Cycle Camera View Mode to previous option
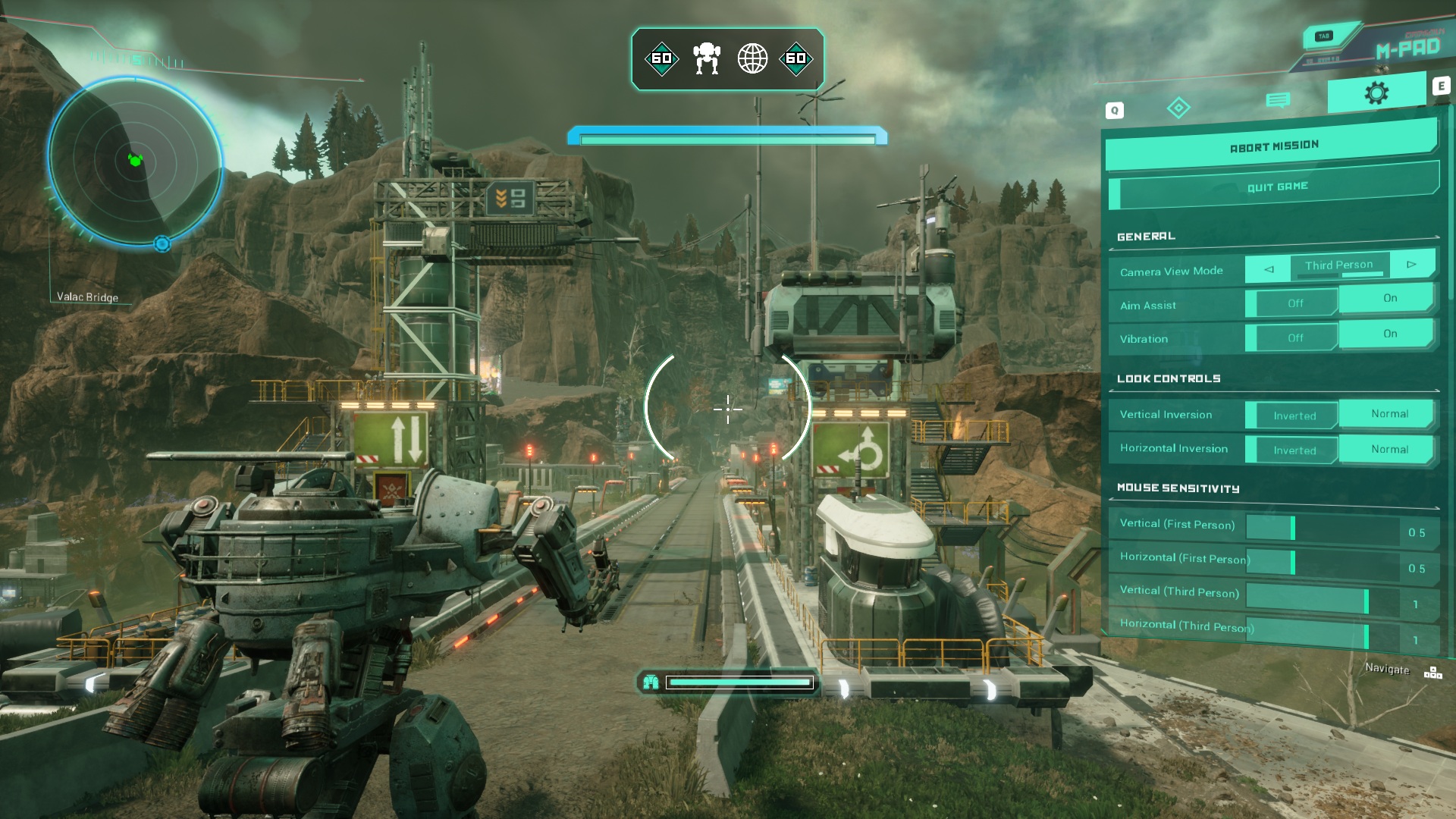This screenshot has height=819, width=1456. click(1268, 268)
